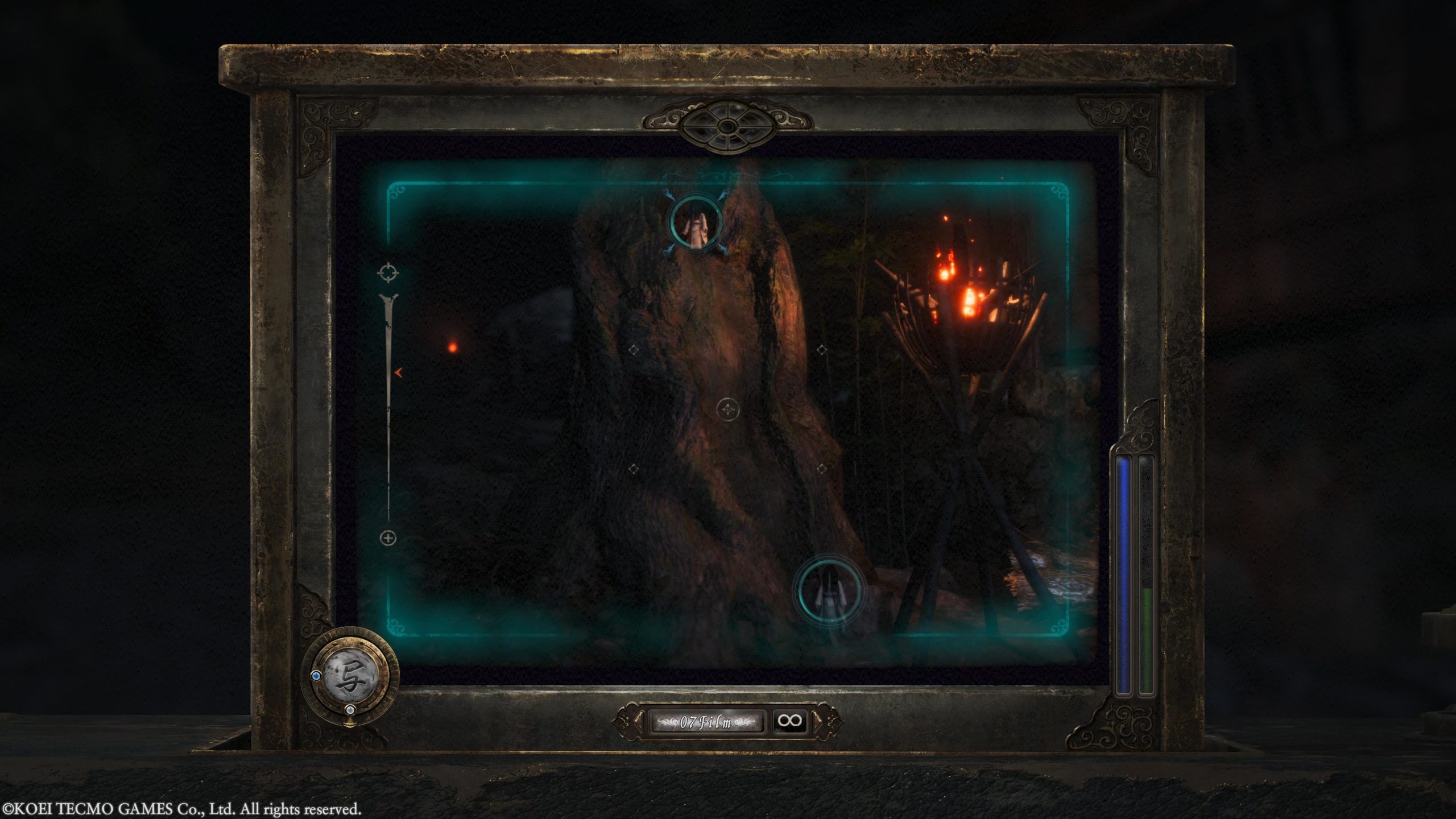Screen dimensions: 1456x819
Task: Click the ornate wheel emblem at the frame top
Action: point(727,126)
